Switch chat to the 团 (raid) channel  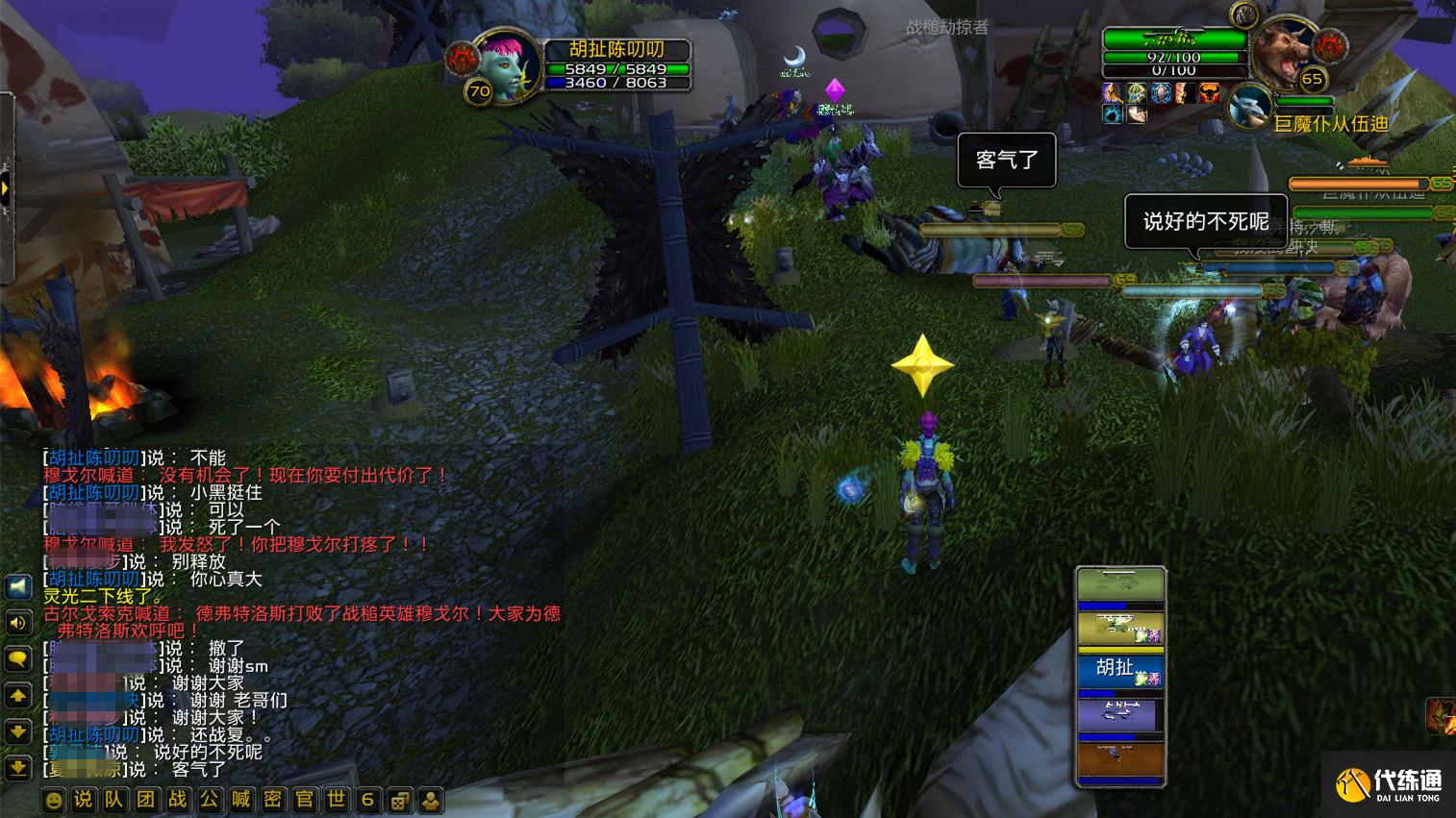[146, 800]
